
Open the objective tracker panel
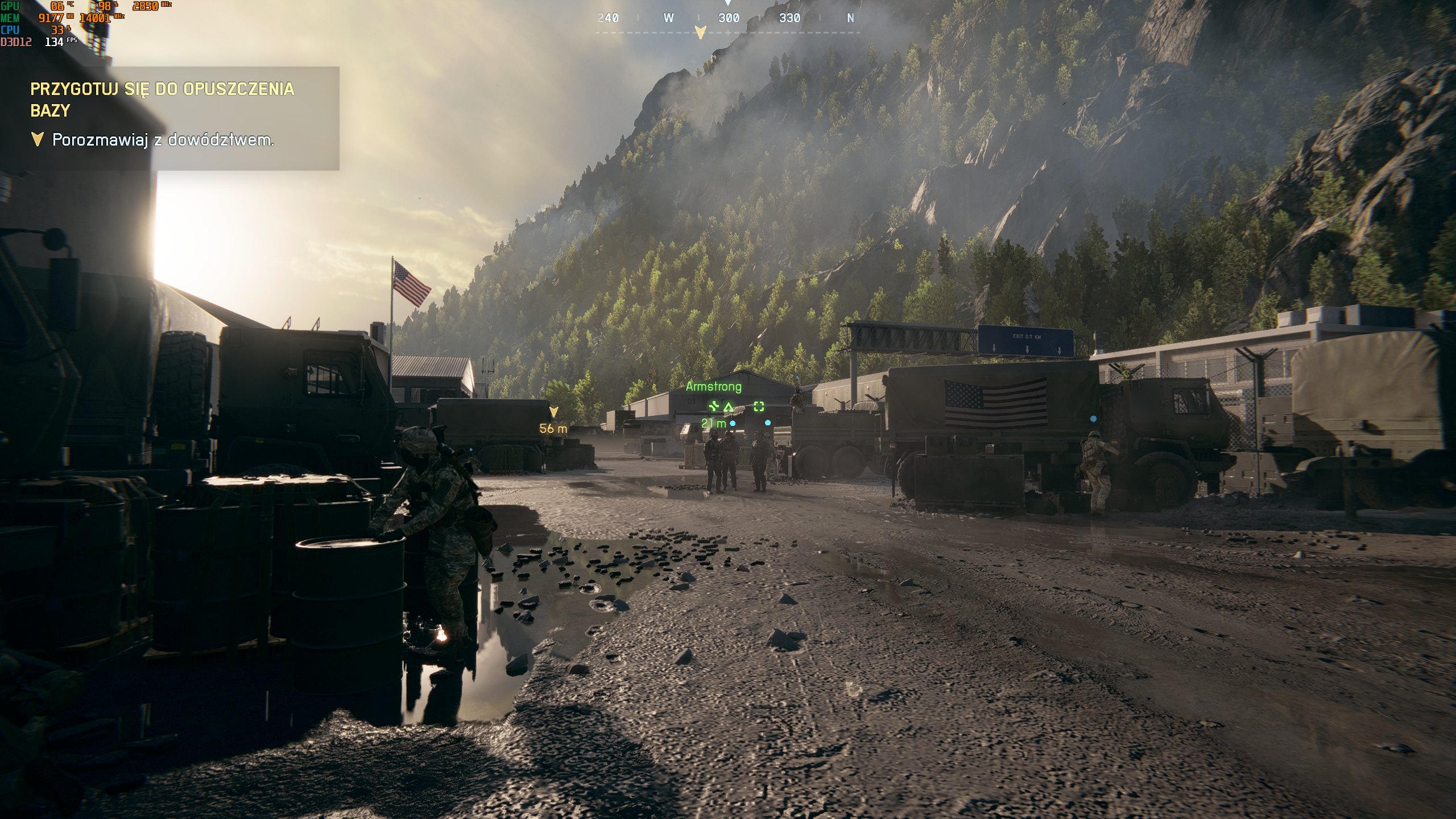point(169,118)
